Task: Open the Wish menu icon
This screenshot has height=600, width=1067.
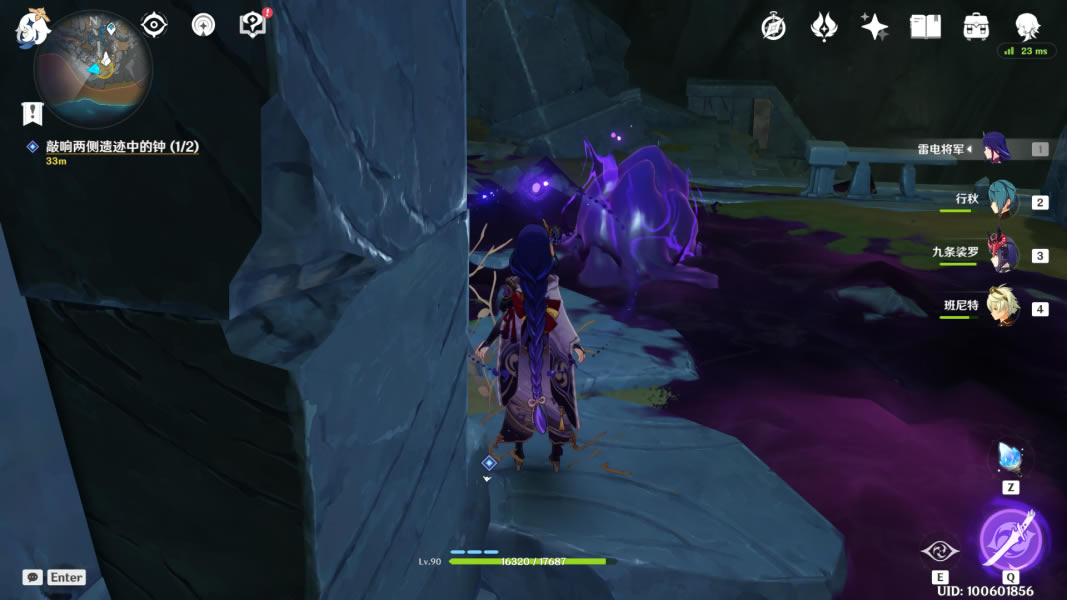Action: (x=823, y=27)
